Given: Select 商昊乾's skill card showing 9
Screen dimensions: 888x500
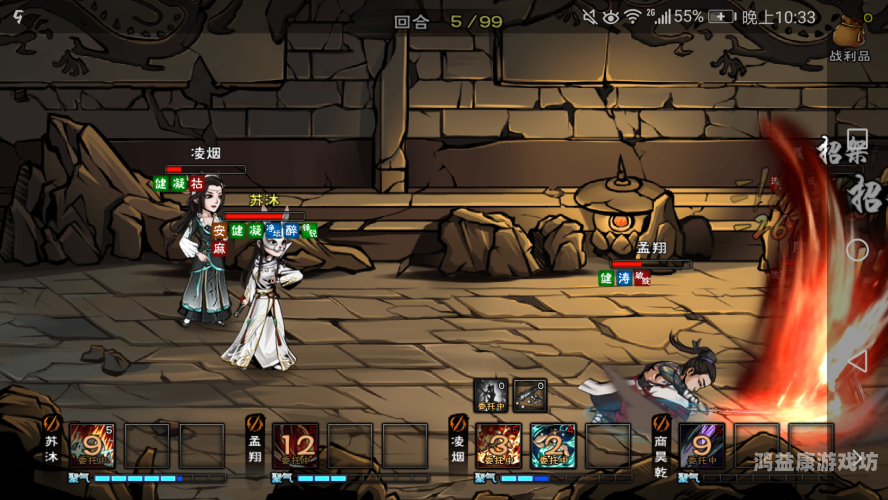Looking at the screenshot, I should point(702,445).
